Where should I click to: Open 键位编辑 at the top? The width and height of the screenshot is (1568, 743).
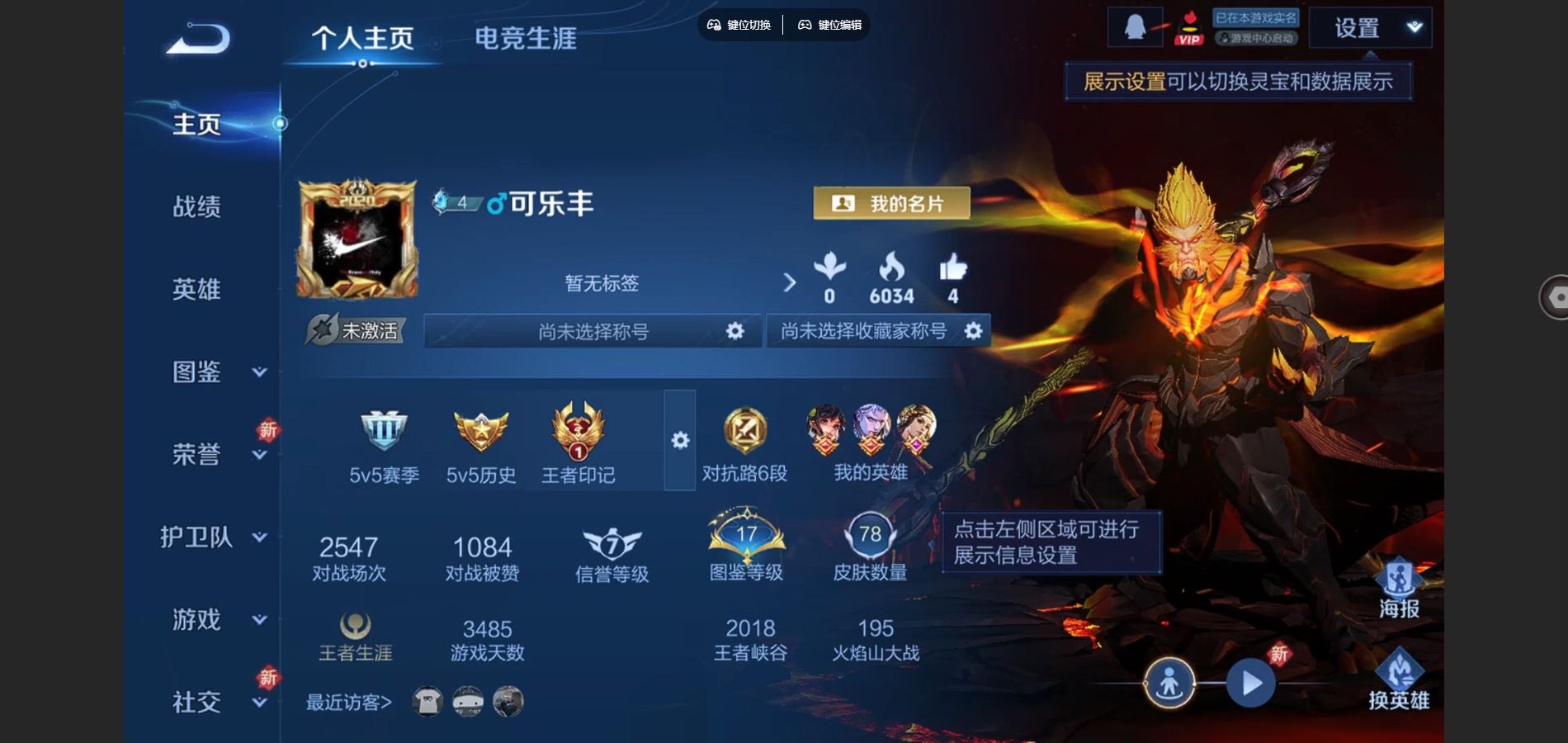(x=829, y=25)
